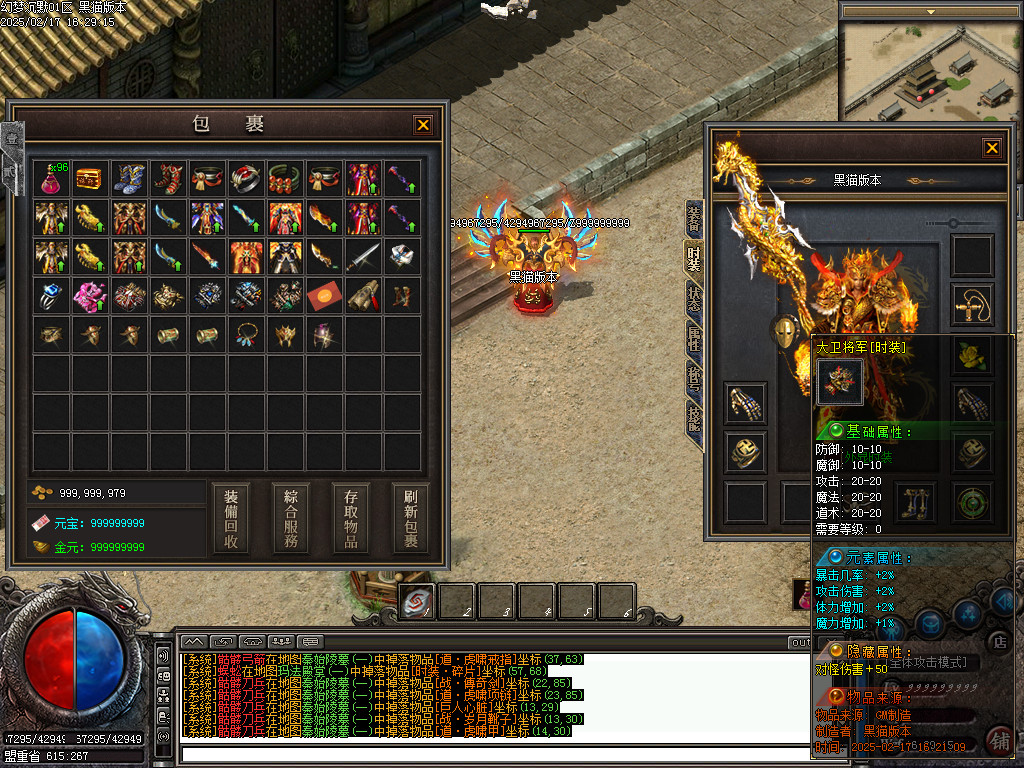
Task: Switch to the 时装 tab
Action: click(x=693, y=258)
